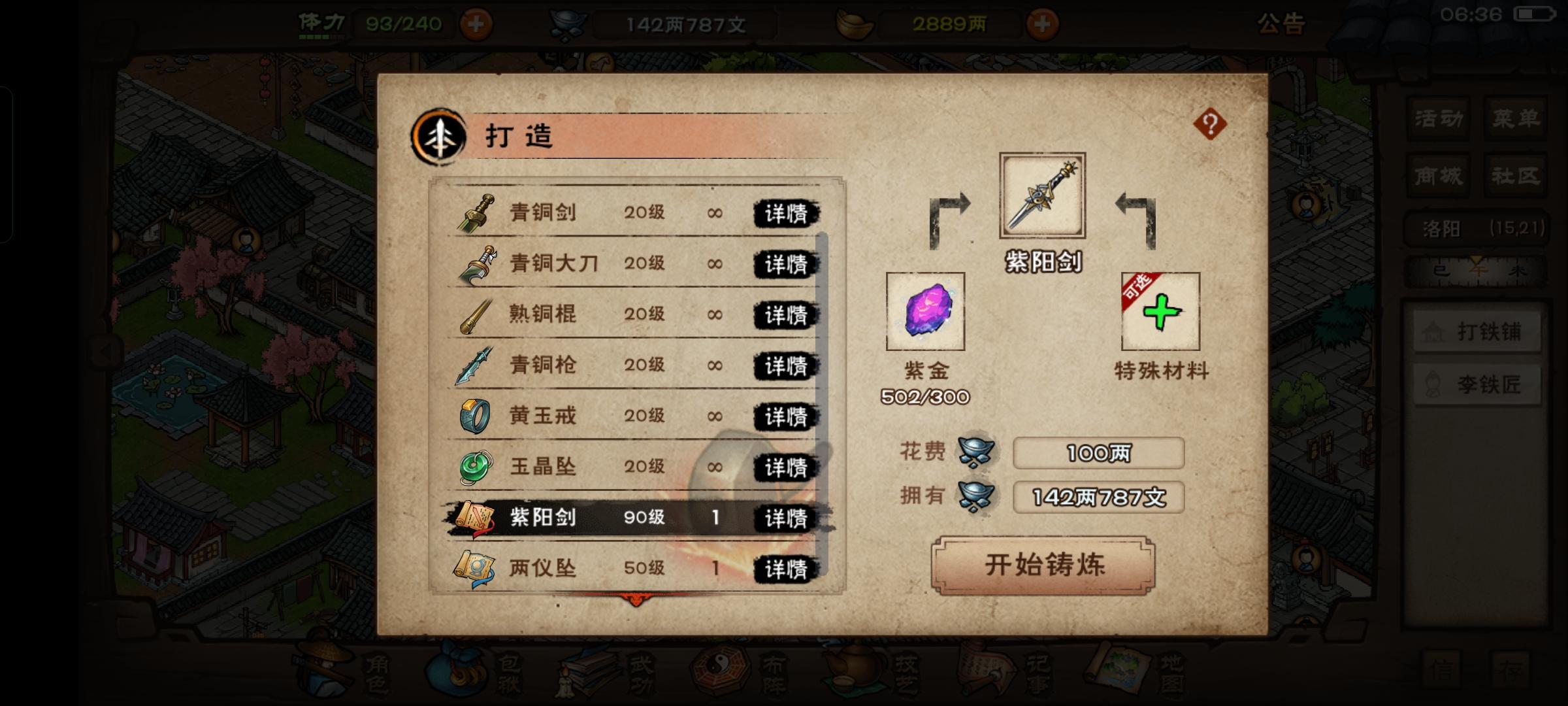Open the help question mark icon

pyautogui.click(x=1209, y=124)
